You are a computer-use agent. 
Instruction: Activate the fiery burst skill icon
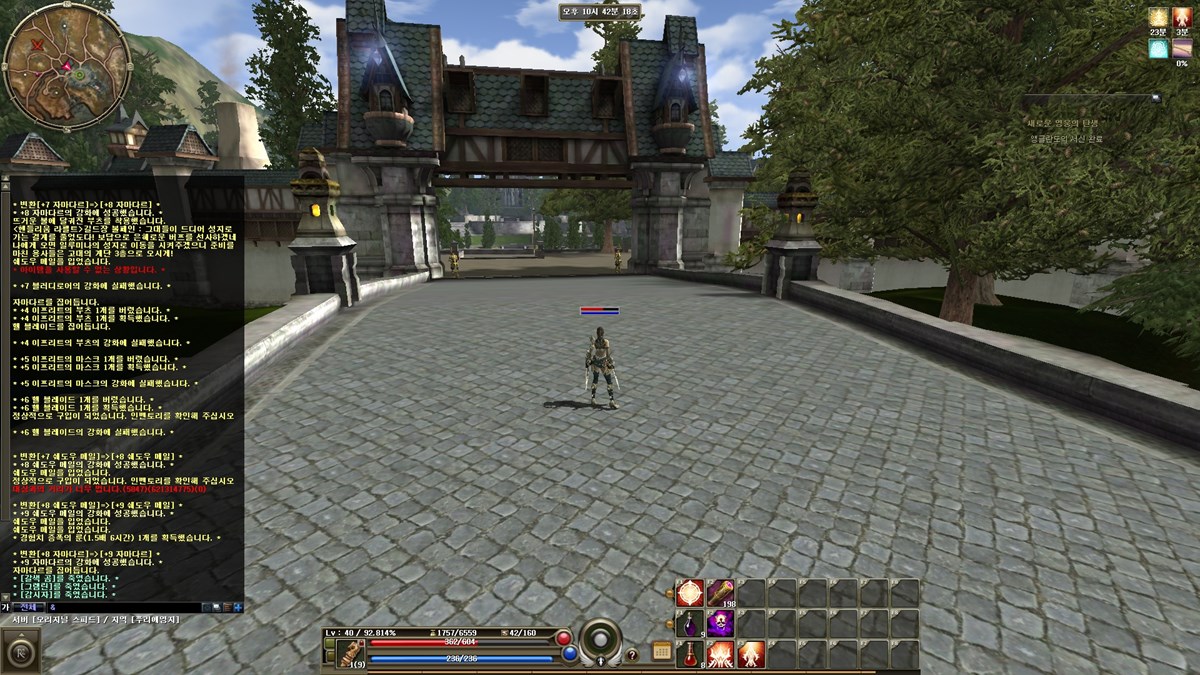tap(720, 655)
